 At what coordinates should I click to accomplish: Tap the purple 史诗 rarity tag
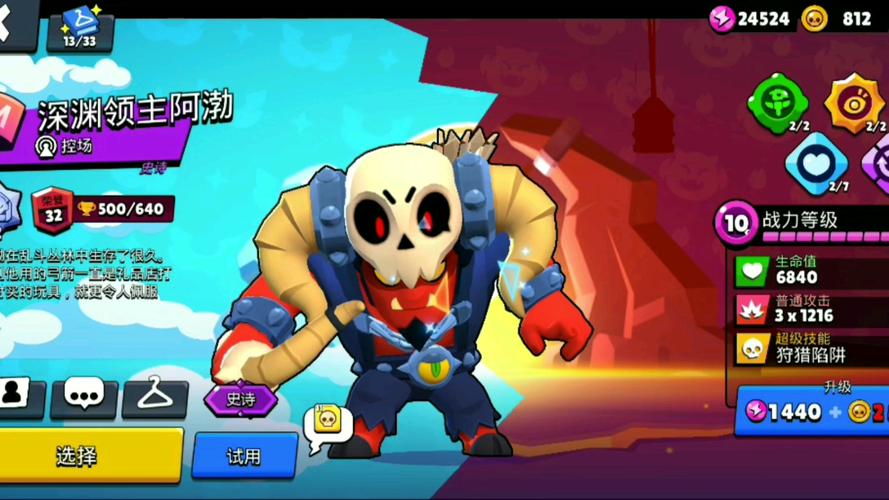(x=240, y=399)
